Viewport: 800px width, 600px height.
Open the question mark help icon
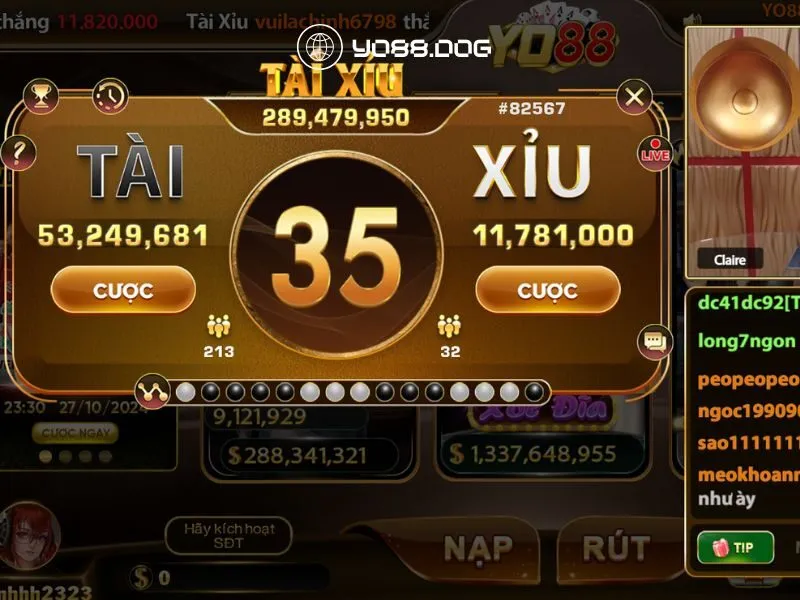point(19,153)
